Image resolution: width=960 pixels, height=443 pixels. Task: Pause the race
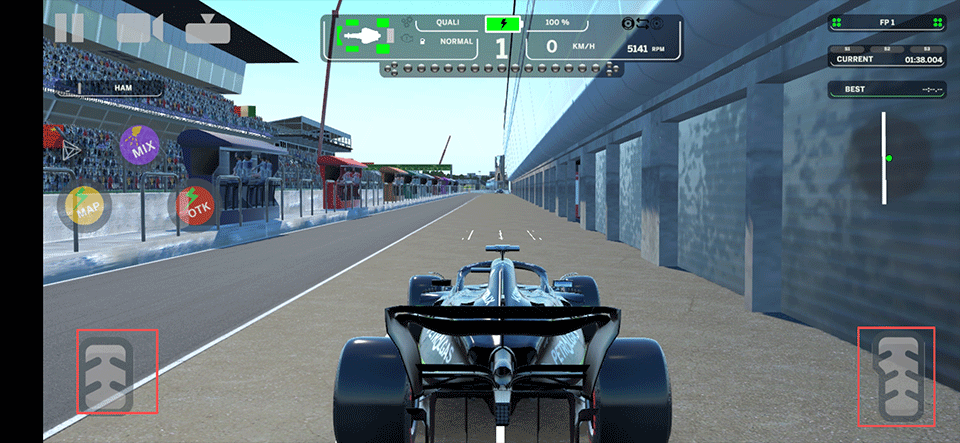[69, 27]
